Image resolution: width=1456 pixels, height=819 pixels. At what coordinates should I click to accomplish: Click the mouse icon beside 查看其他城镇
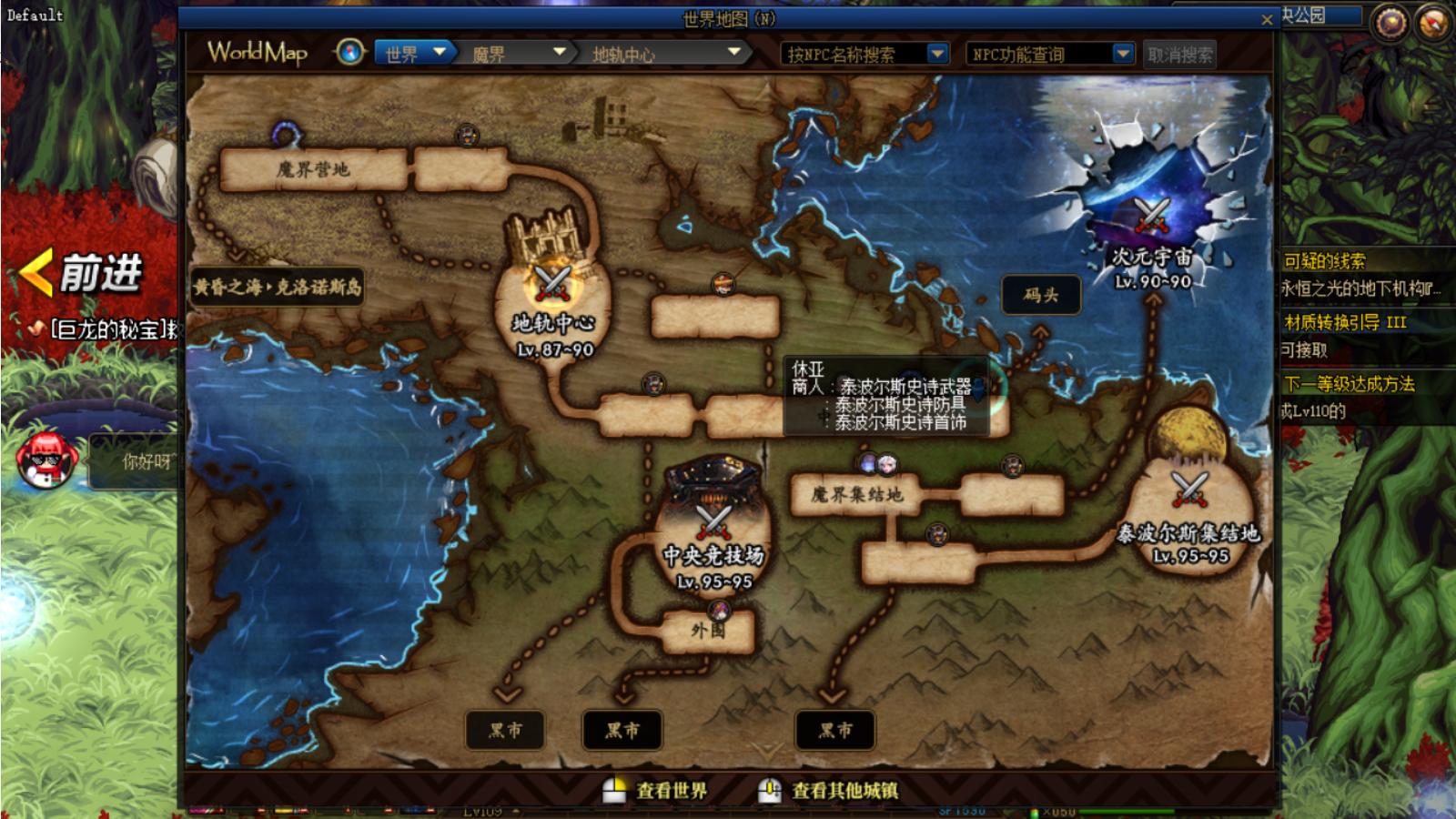coord(769,791)
